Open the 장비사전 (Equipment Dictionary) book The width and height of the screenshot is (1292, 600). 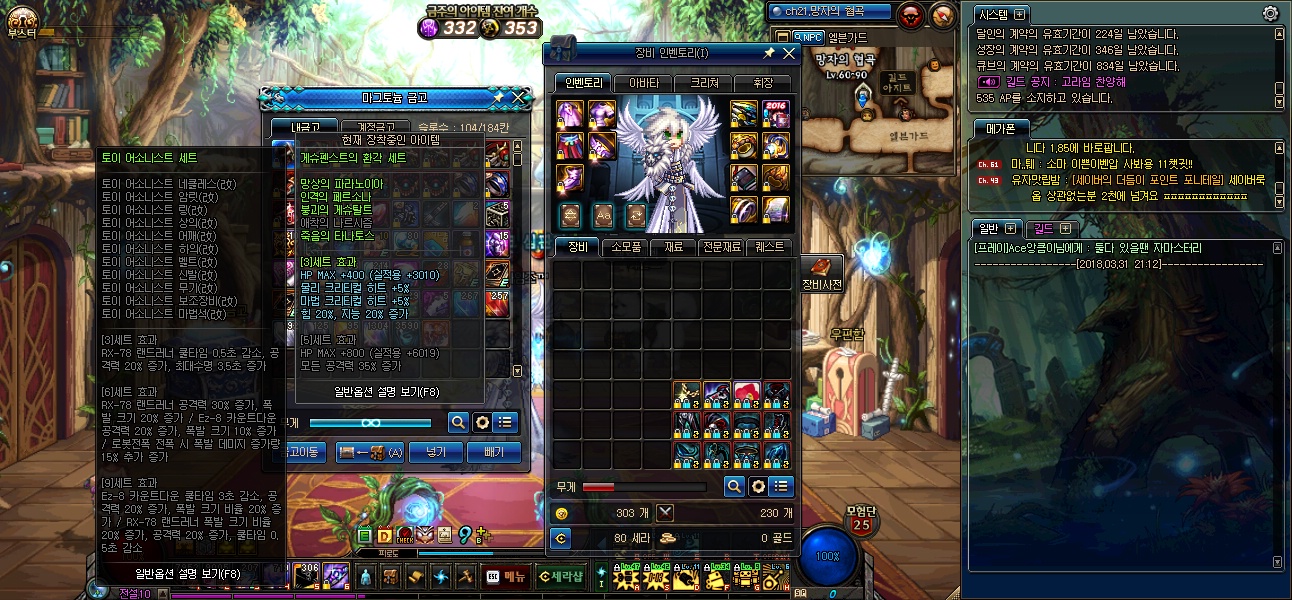pyautogui.click(x=822, y=270)
